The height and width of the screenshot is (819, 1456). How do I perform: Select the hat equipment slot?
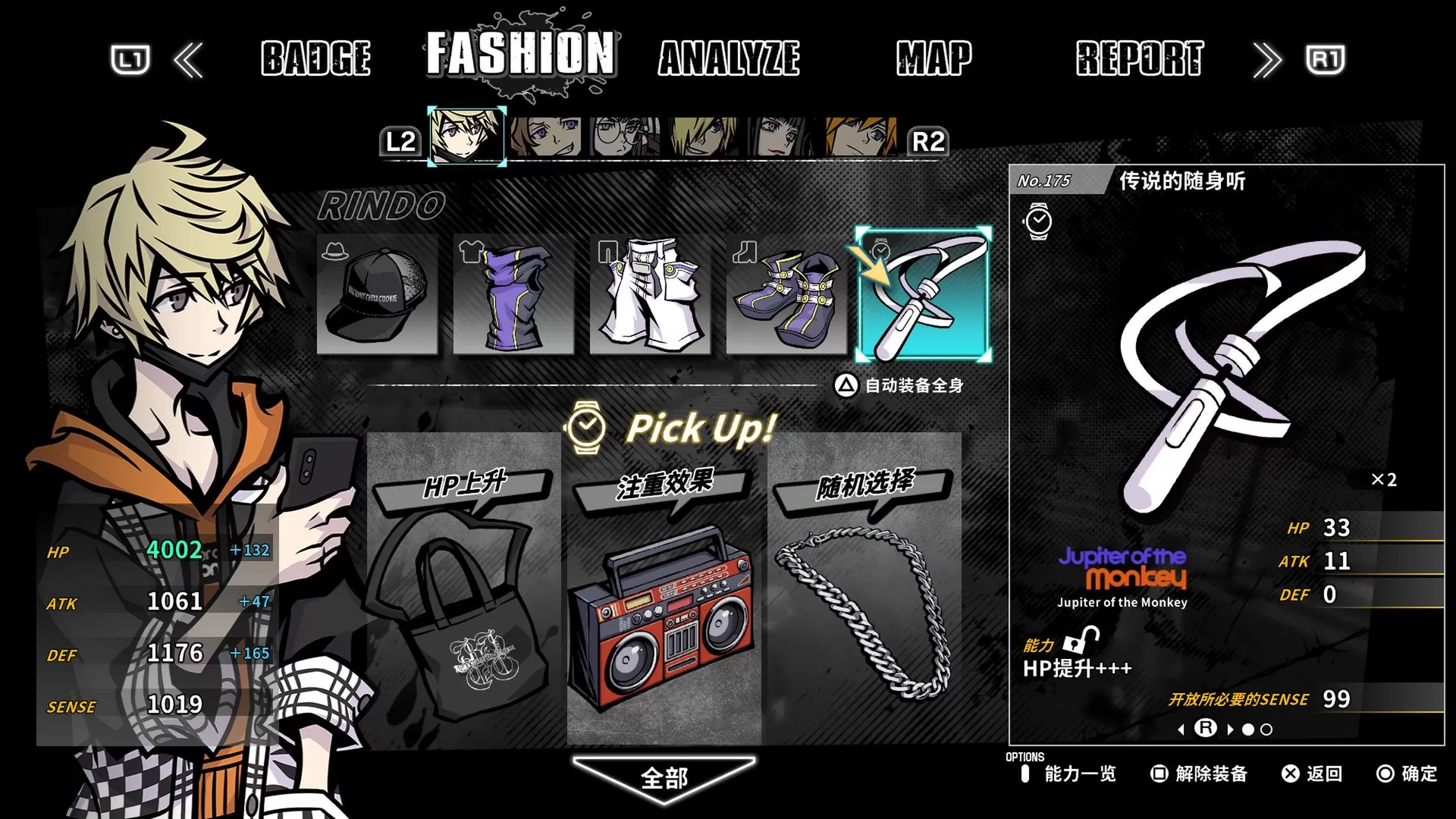(x=377, y=296)
